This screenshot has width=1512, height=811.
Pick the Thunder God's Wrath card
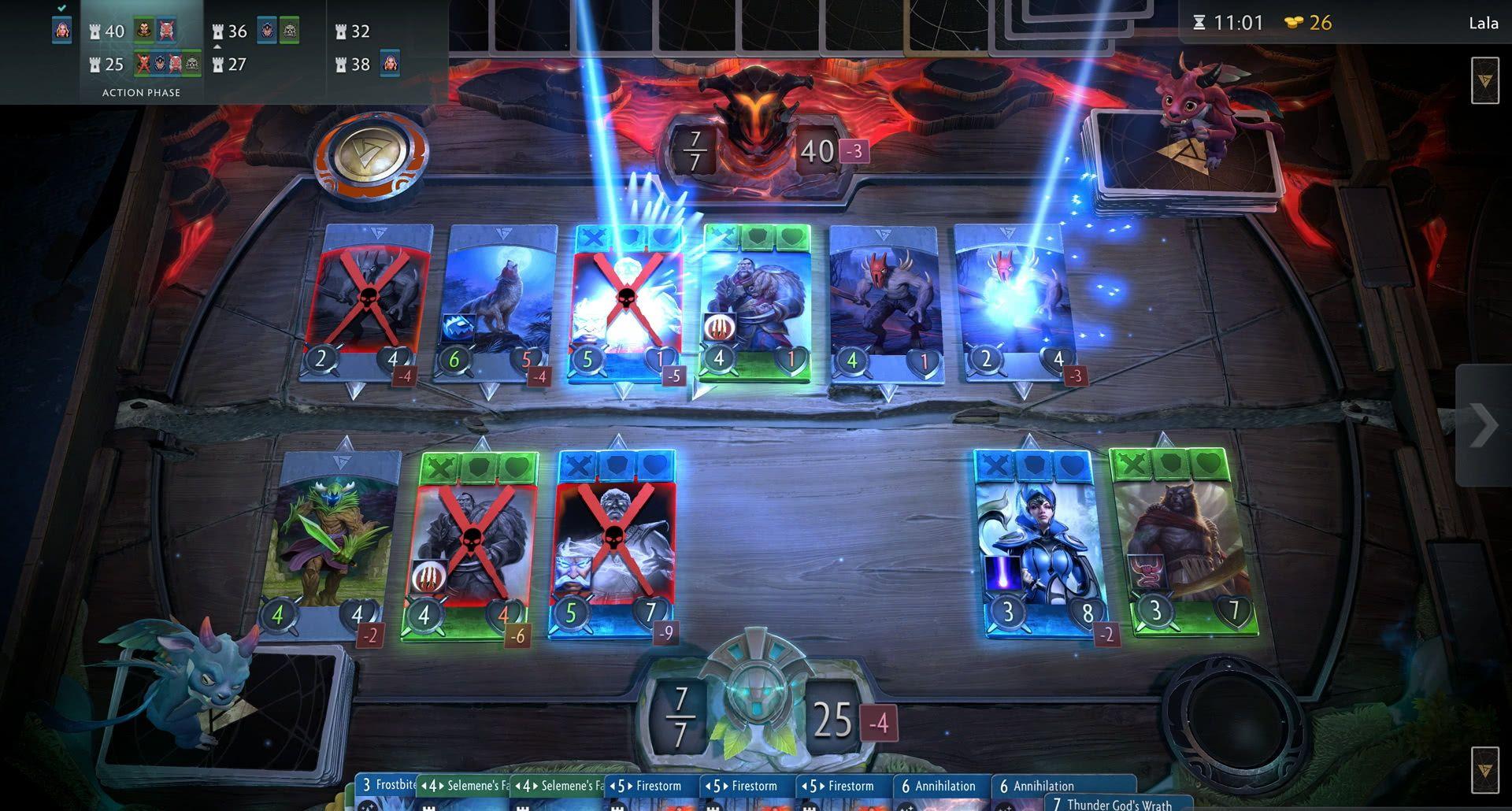(1117, 804)
